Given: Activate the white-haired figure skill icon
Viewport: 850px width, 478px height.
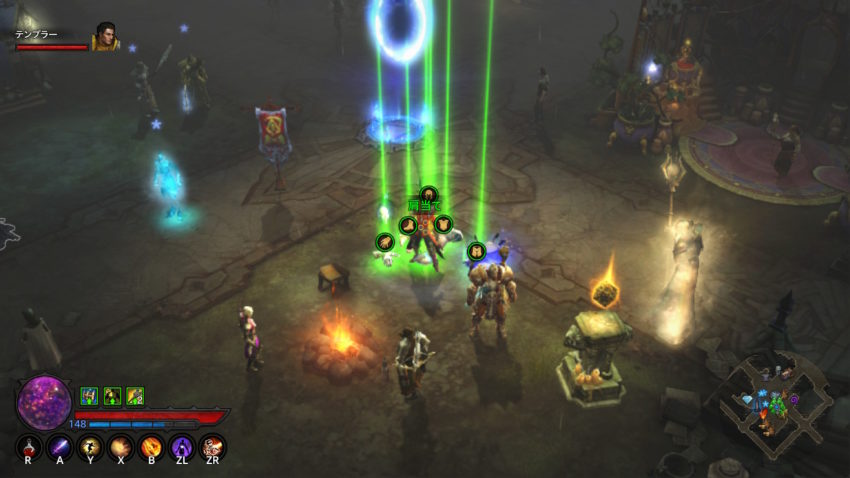Looking at the screenshot, I should 212,446.
